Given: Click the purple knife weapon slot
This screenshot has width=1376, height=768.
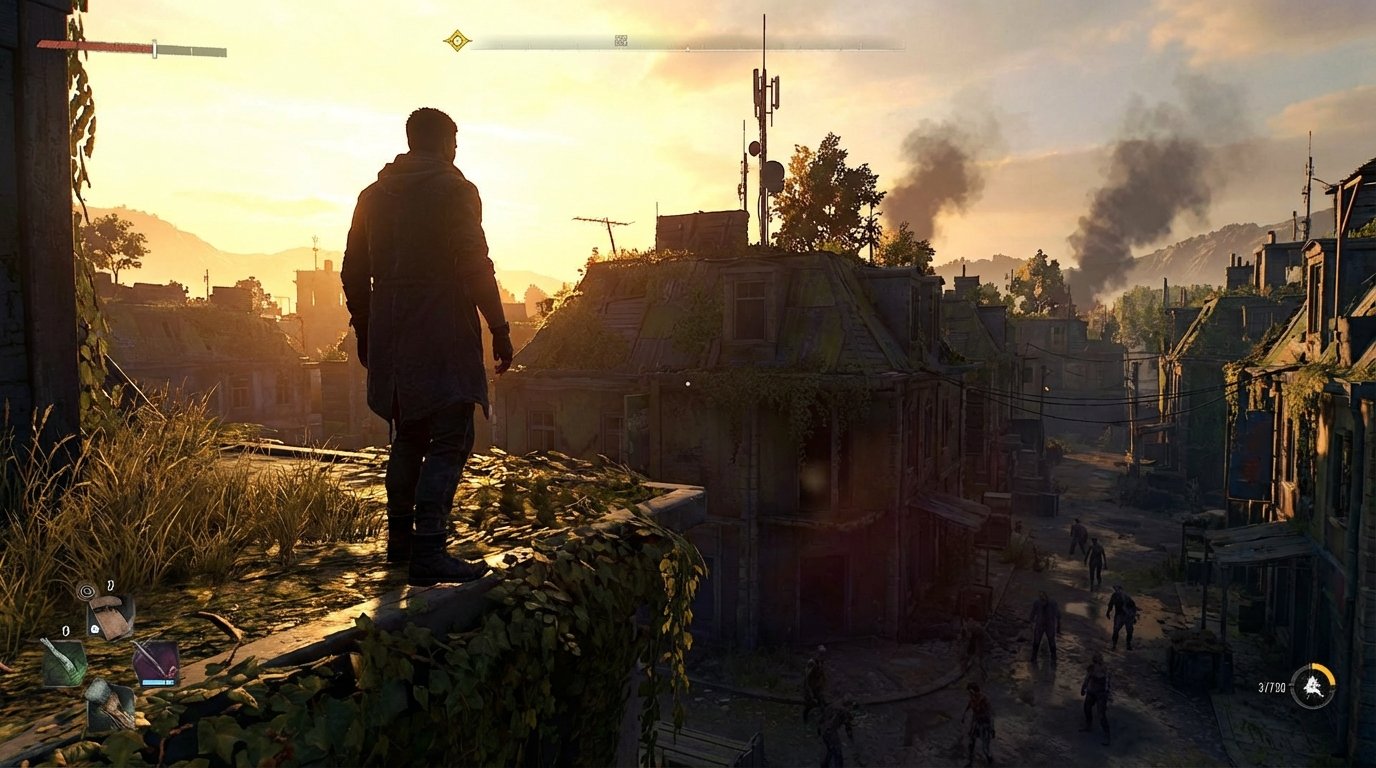Looking at the screenshot, I should pos(156,660).
